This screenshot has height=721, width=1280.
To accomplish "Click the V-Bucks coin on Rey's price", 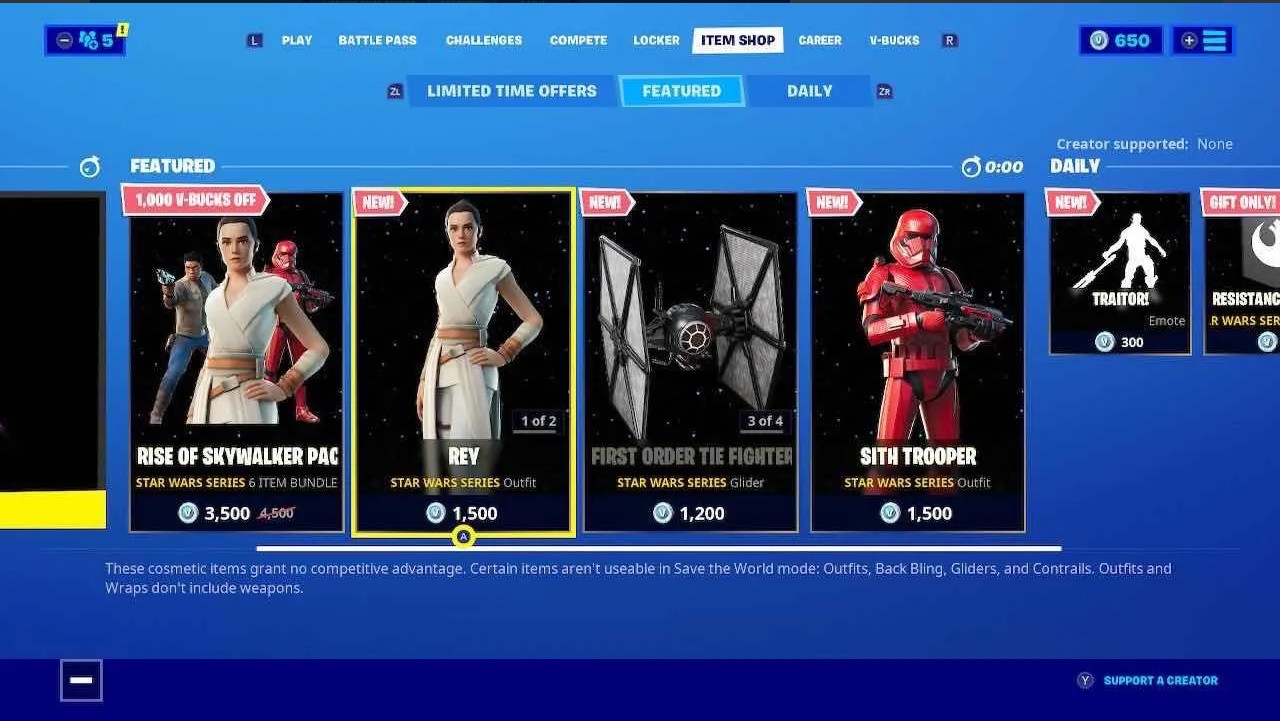I will [x=436, y=513].
